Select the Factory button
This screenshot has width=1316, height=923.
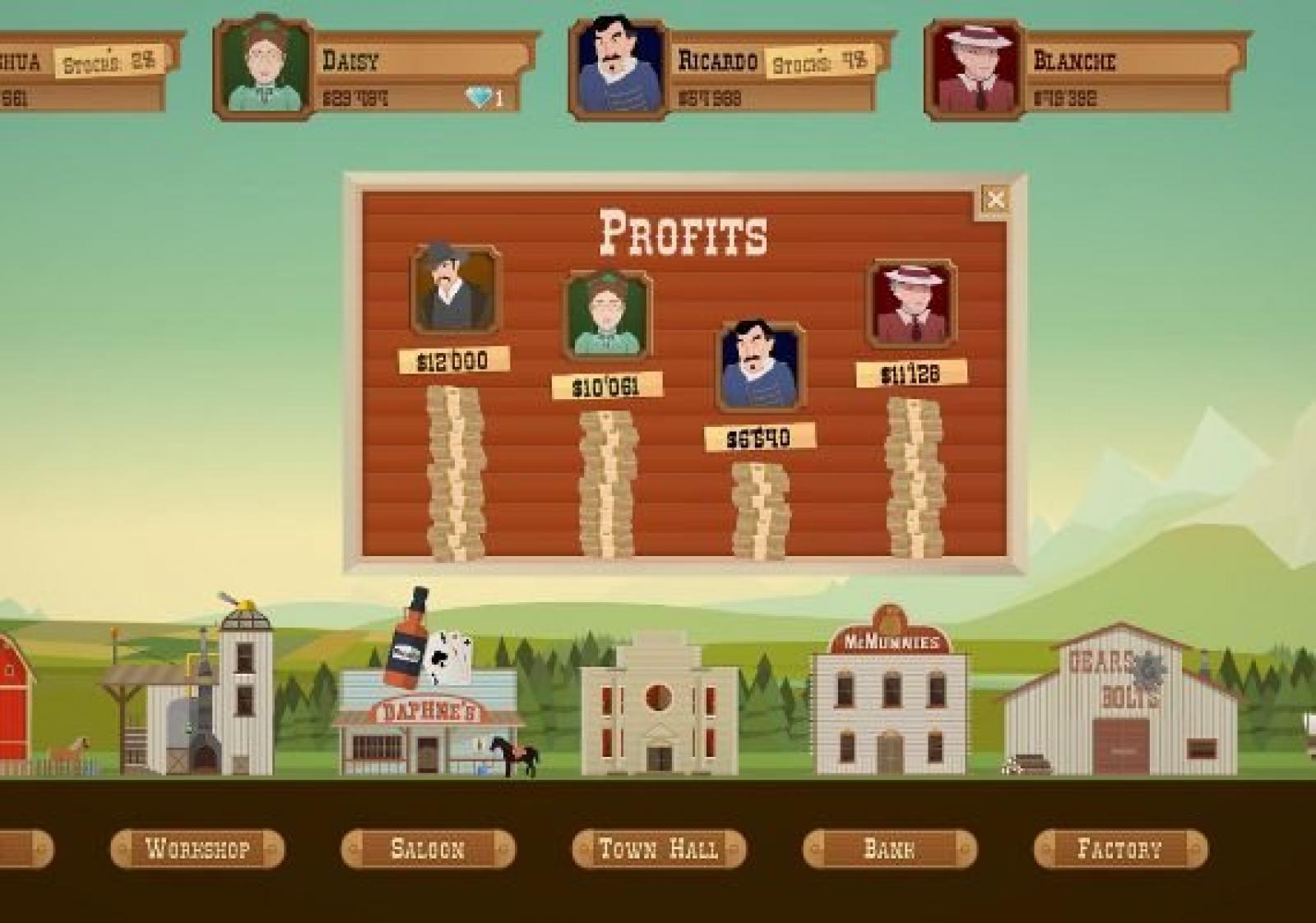1120,848
